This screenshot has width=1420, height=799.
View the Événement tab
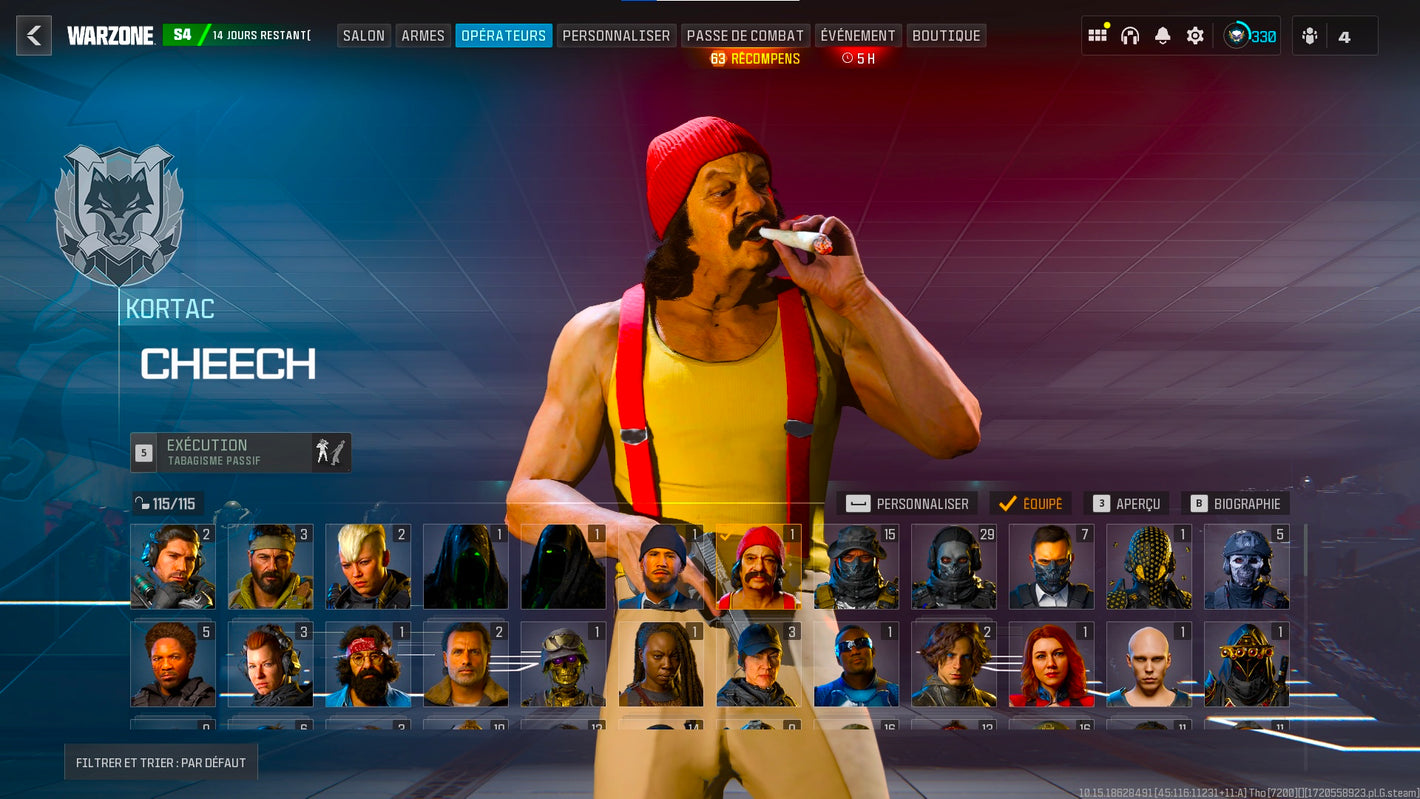[x=858, y=36]
